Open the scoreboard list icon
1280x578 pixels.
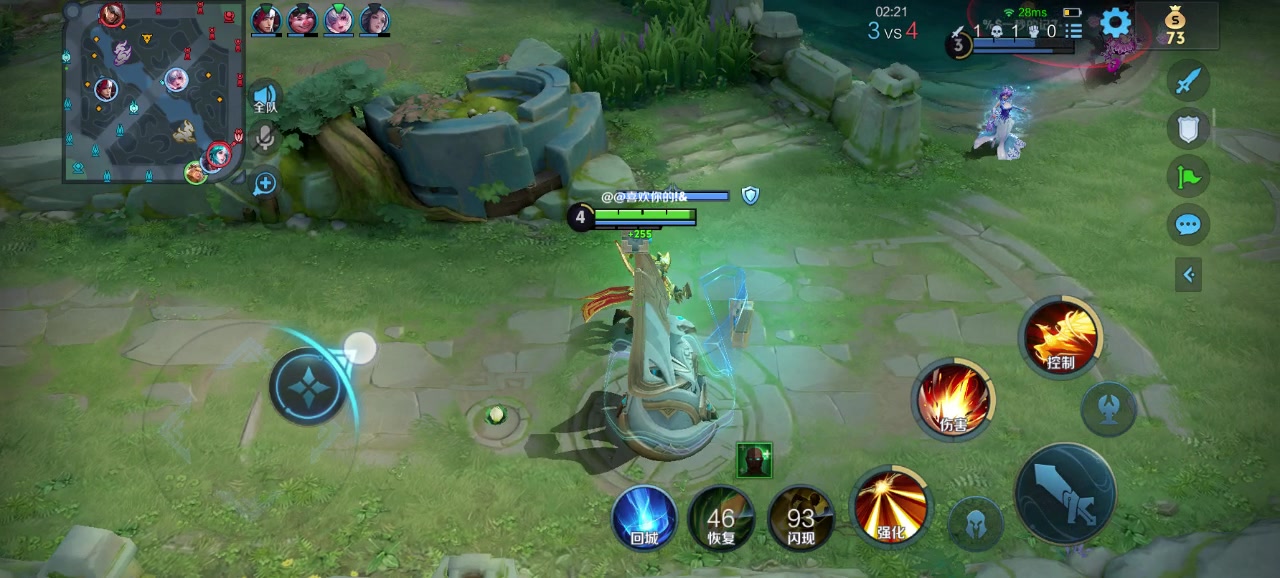1074,31
